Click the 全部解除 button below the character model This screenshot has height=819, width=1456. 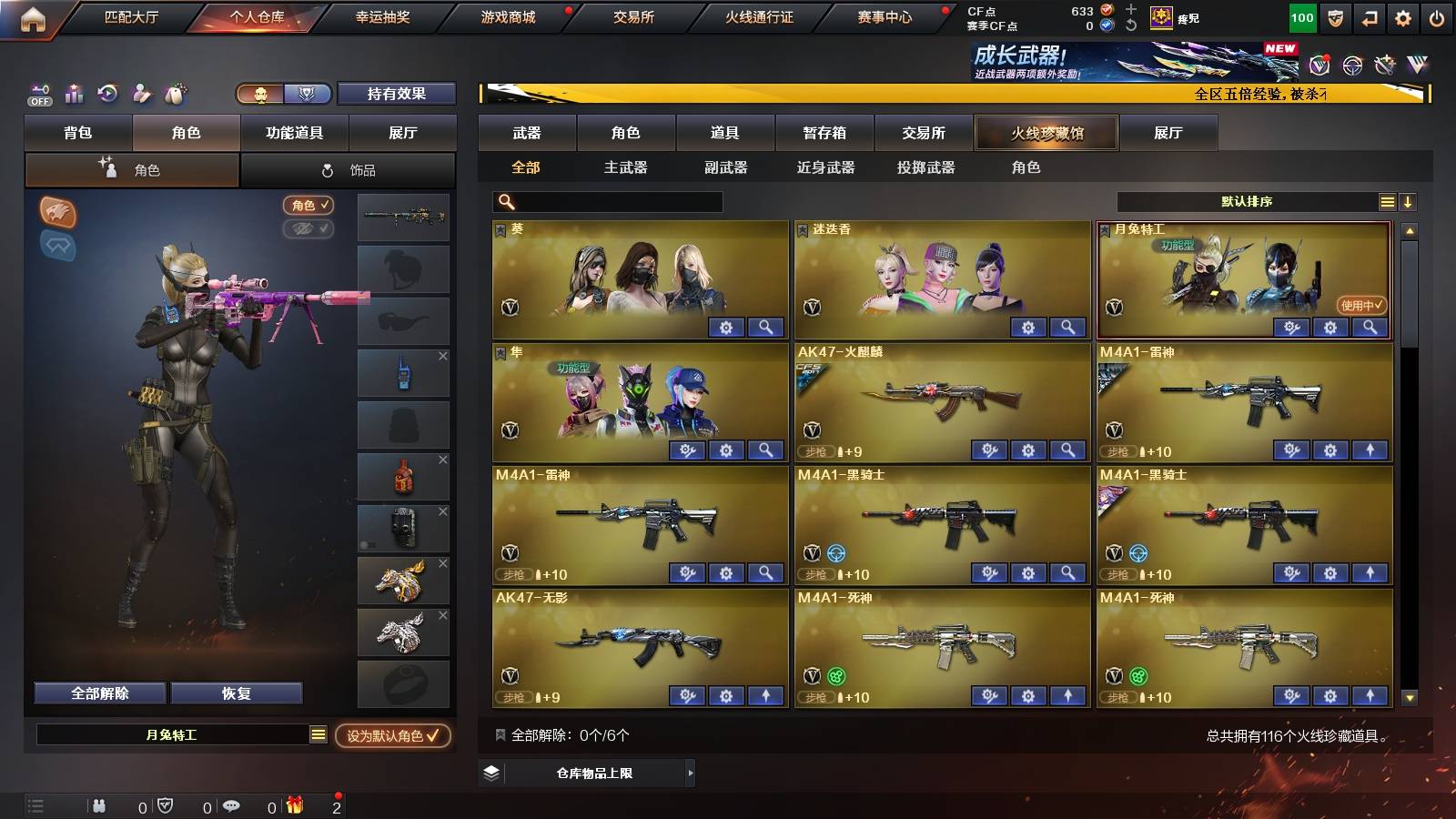98,693
